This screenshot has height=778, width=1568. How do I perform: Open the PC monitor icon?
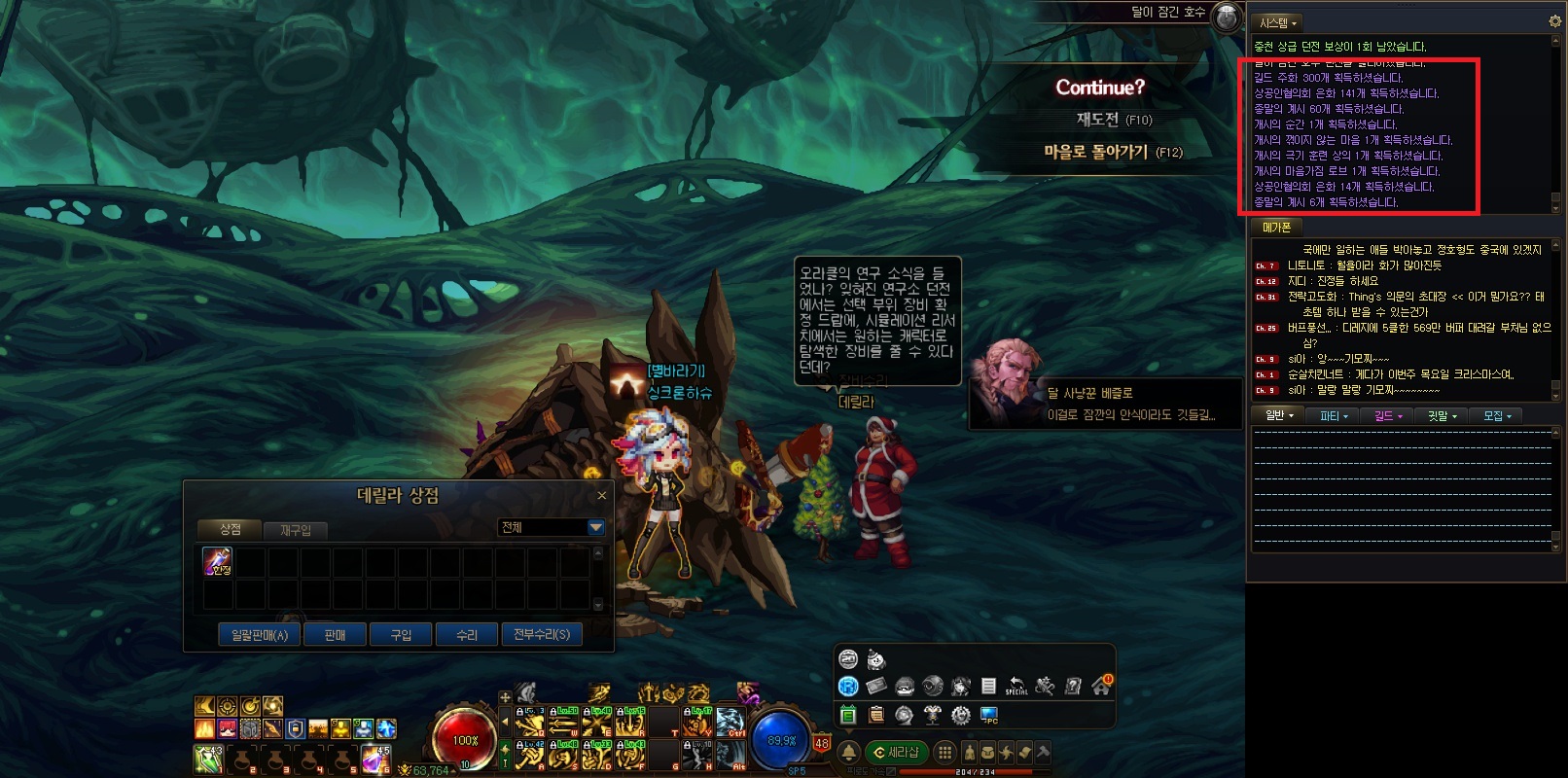(x=989, y=716)
